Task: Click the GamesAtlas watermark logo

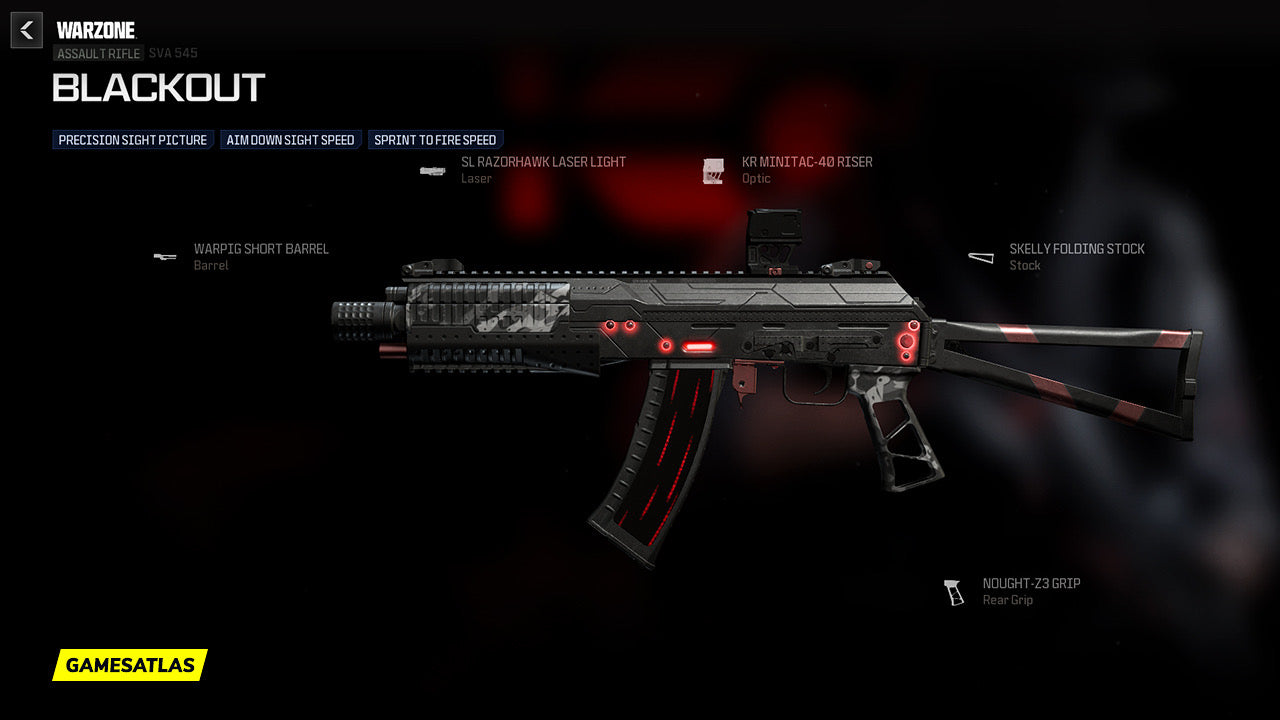Action: pos(130,665)
